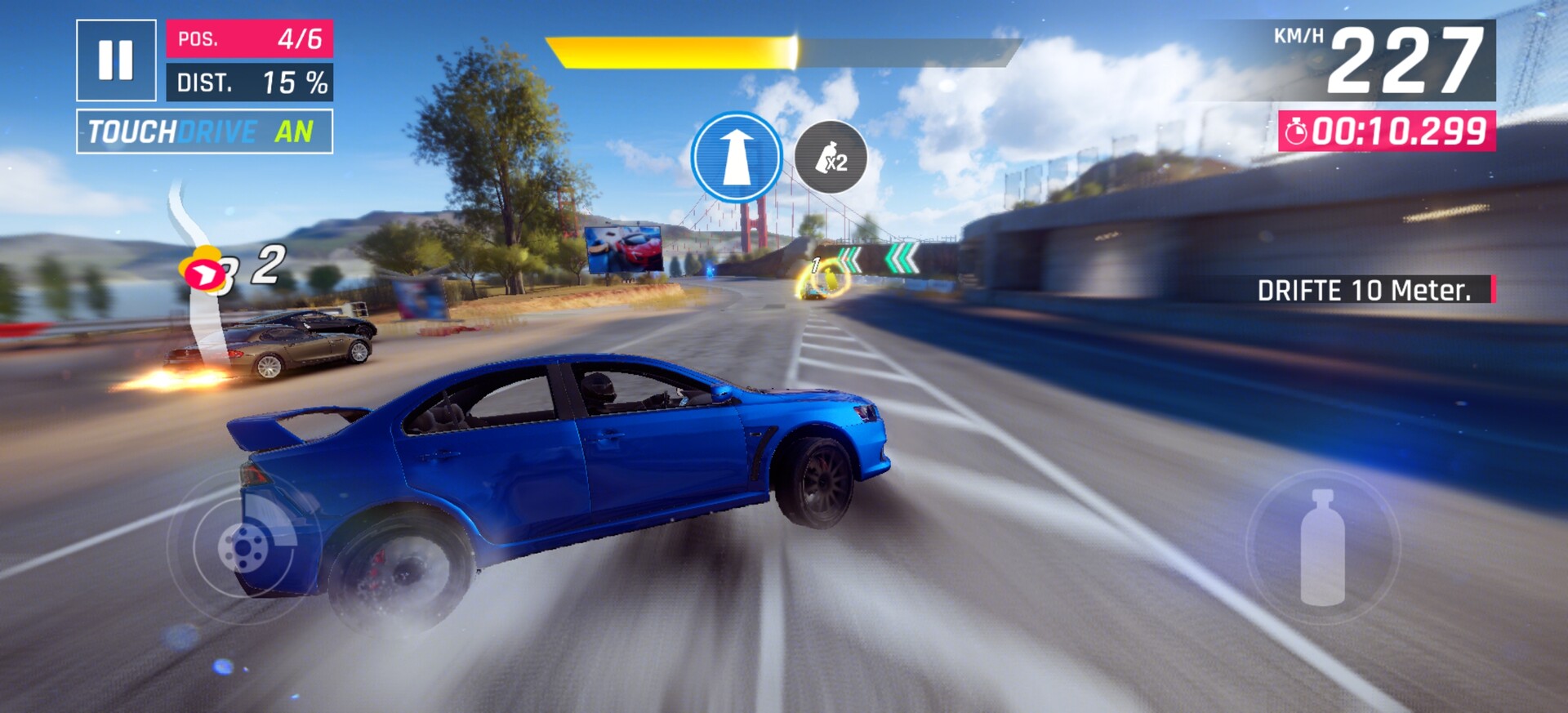Pause the race with the pause button

(x=116, y=60)
